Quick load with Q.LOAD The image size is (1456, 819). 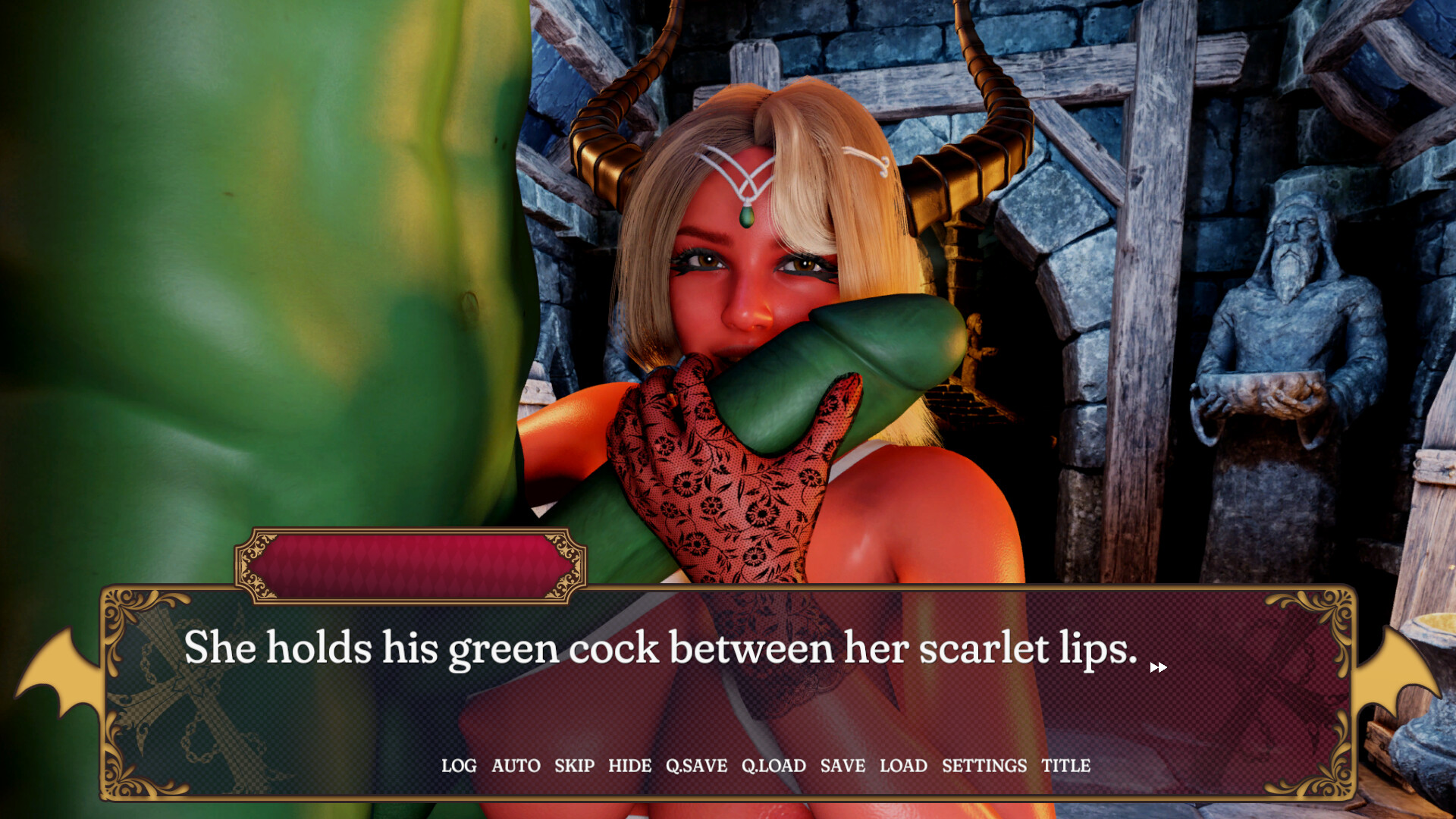click(773, 766)
